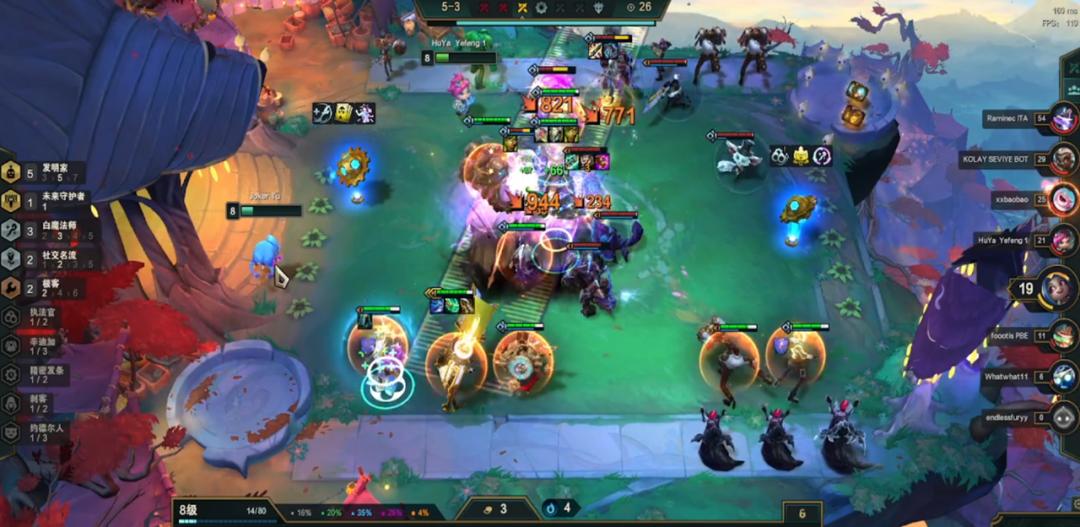This screenshot has width=1080, height=527.
Task: View HuYa Yefeng 1's board from the scoreboard
Action: [1063, 239]
